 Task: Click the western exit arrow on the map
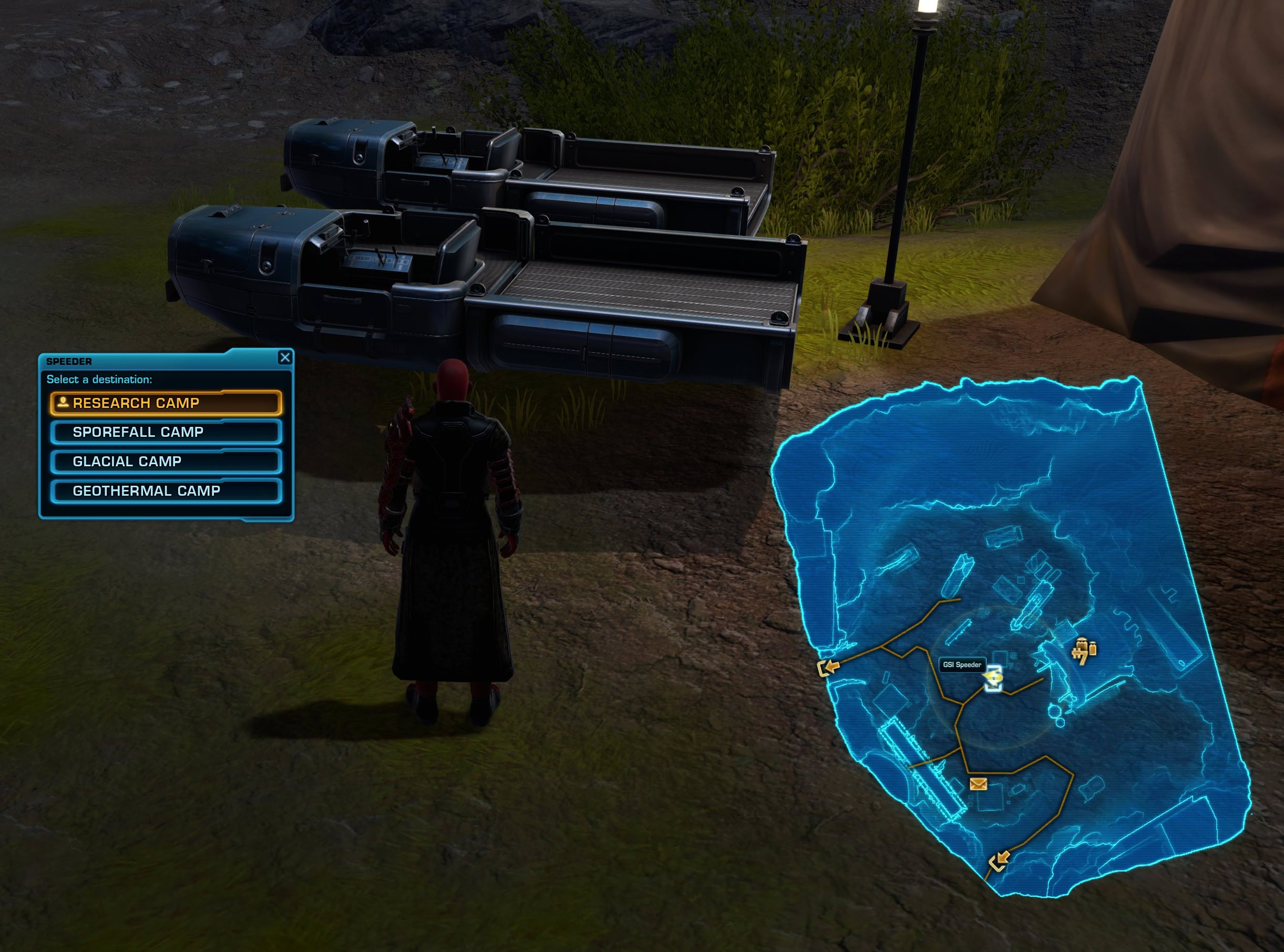(x=829, y=667)
